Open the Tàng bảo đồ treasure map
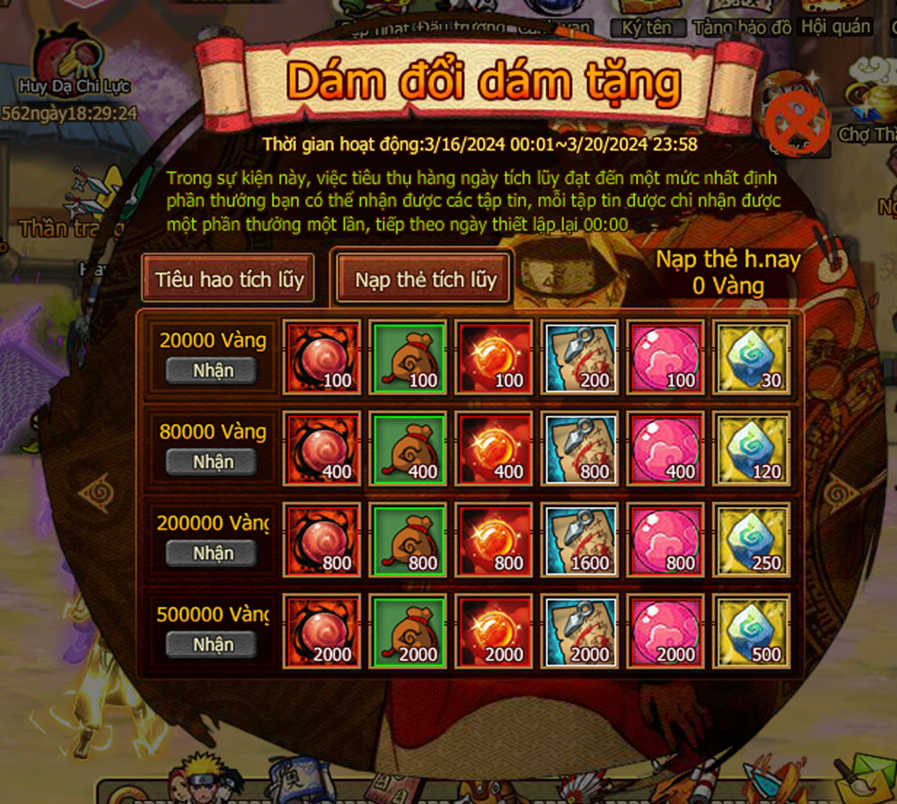The width and height of the screenshot is (897, 804). [742, 24]
